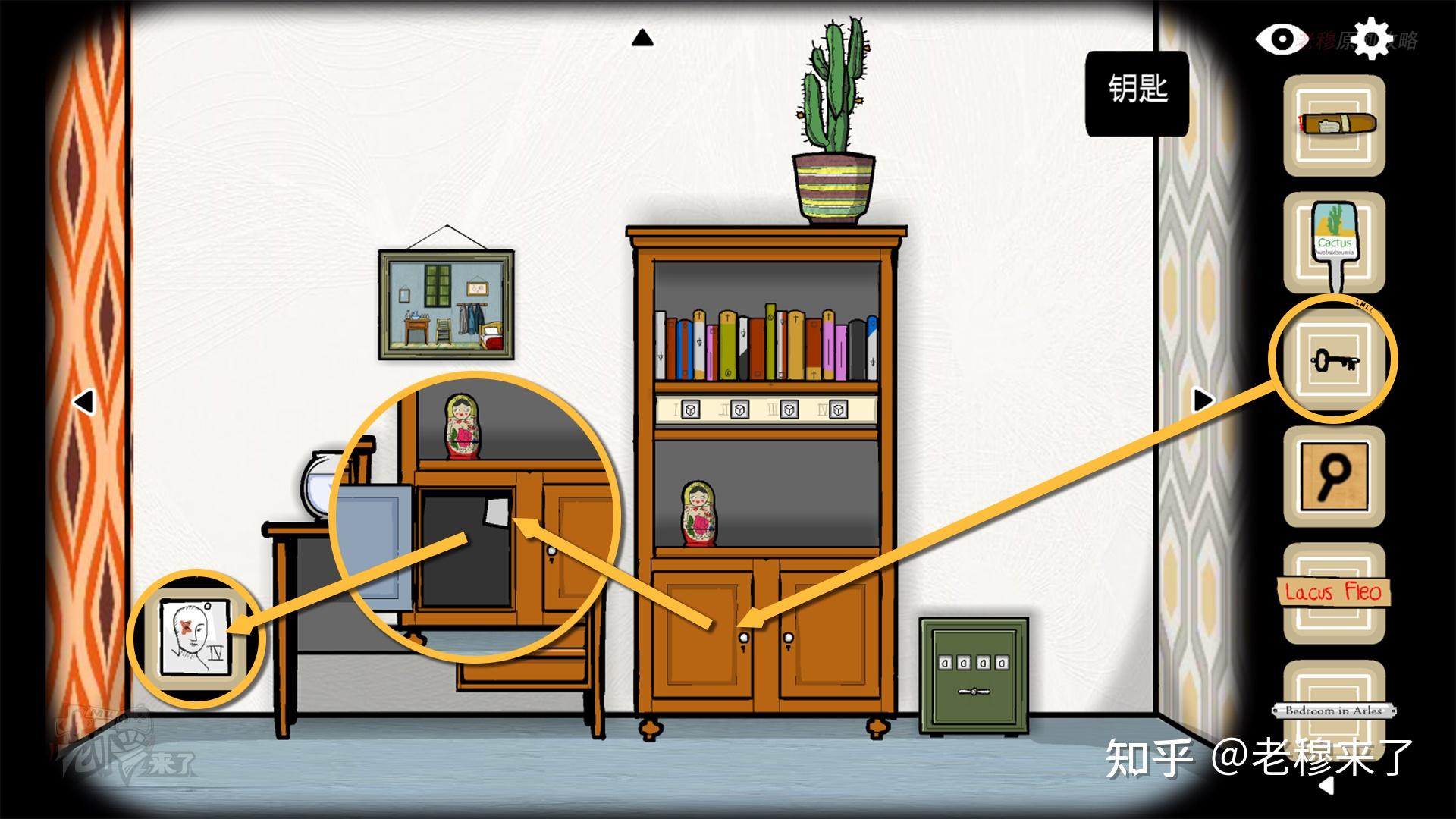This screenshot has height=819, width=1456.
Task: Choose the Bedroom in Arles nameplate item
Action: tap(1334, 710)
